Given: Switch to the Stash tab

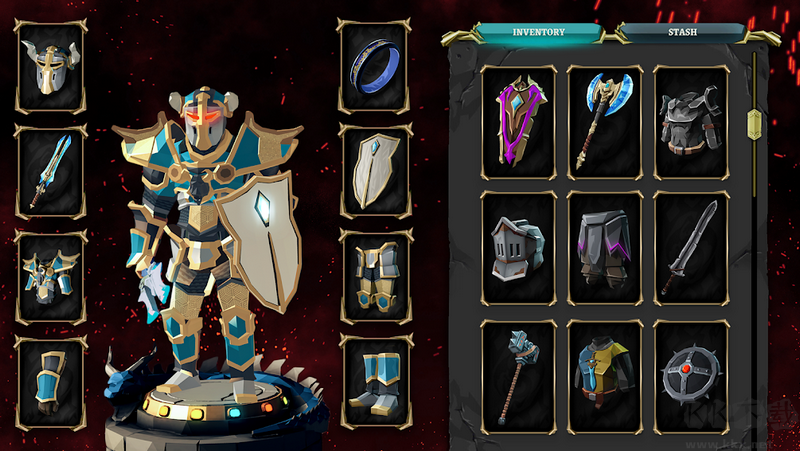Looking at the screenshot, I should pos(682,32).
